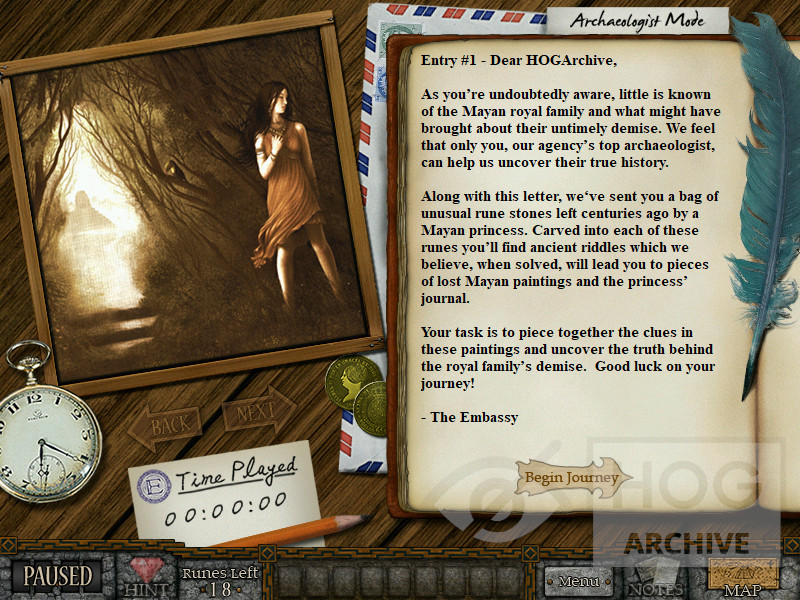Toggle the Paused button
Viewport: 800px width, 600px height.
pos(58,577)
